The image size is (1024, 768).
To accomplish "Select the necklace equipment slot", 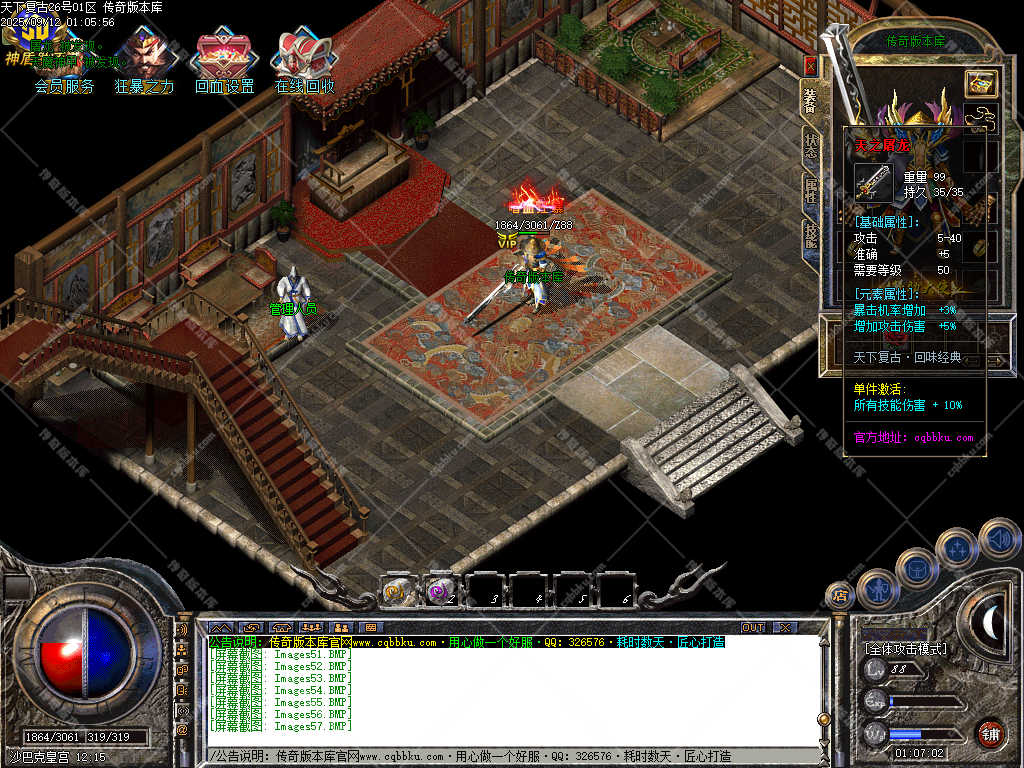I will [x=981, y=118].
